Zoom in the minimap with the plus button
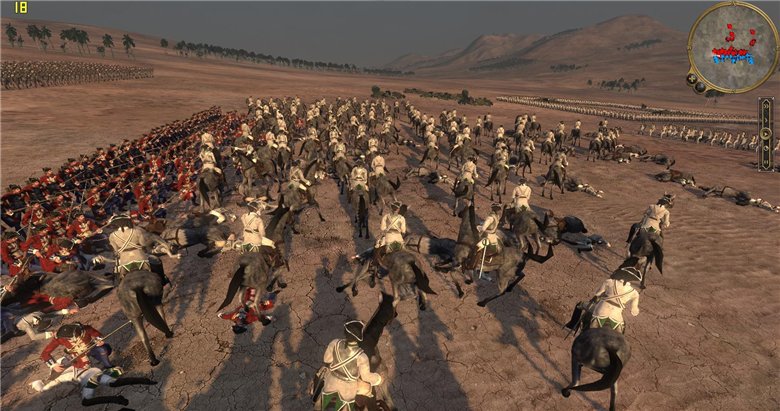This screenshot has width=780, height=411. tap(690, 78)
